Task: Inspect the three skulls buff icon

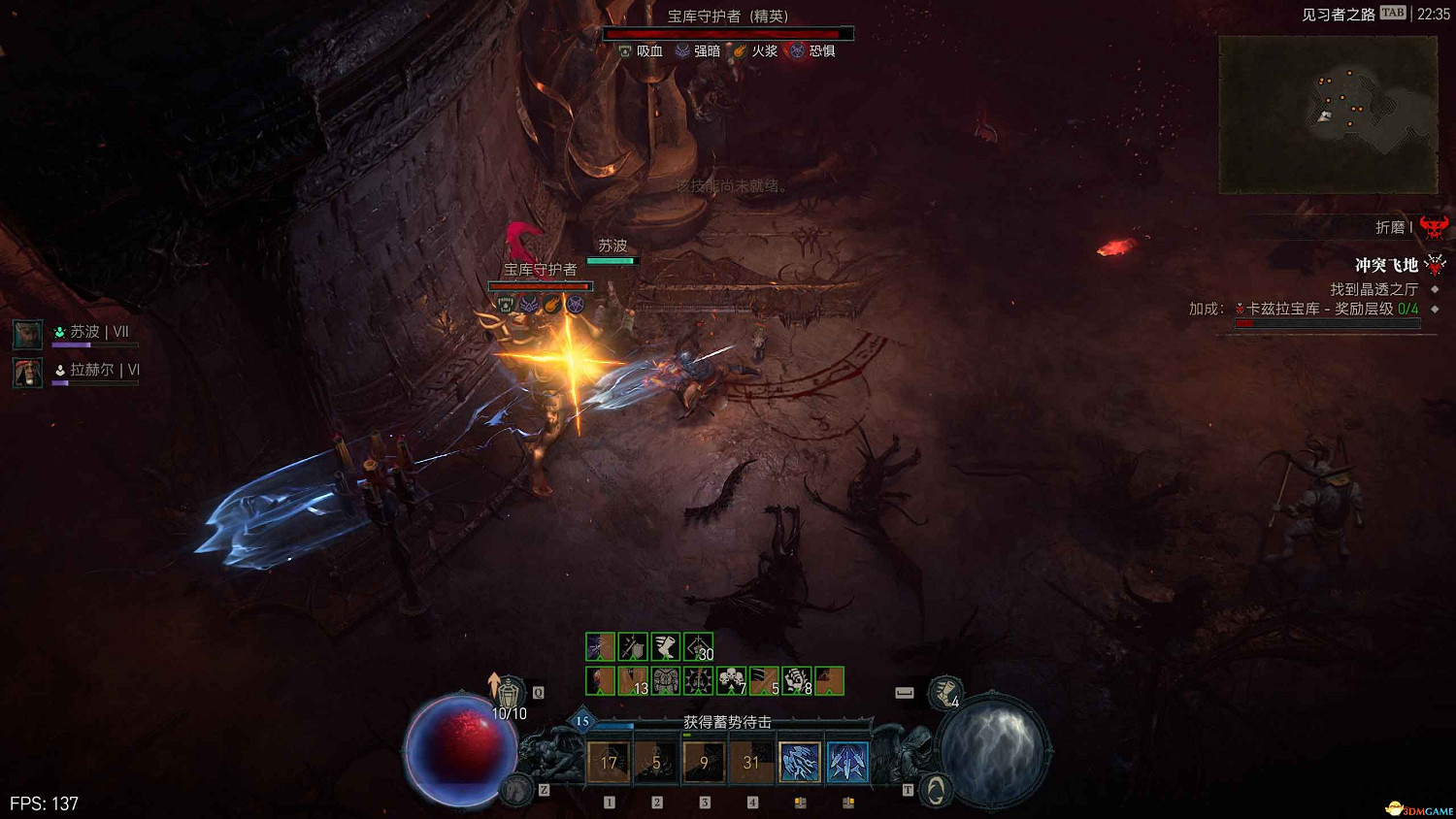Action: point(731,680)
